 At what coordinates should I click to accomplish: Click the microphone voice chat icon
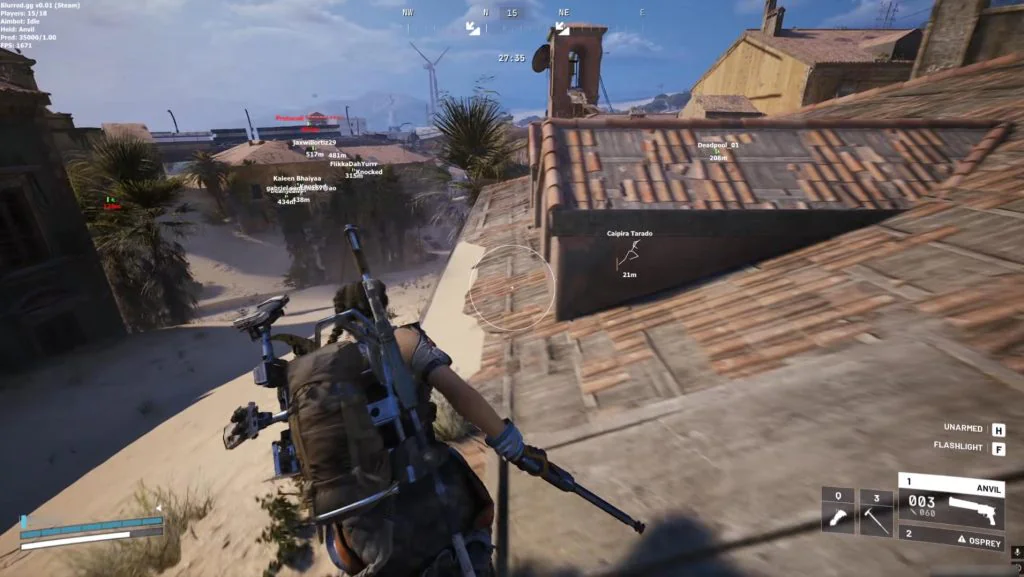[x=1016, y=551]
